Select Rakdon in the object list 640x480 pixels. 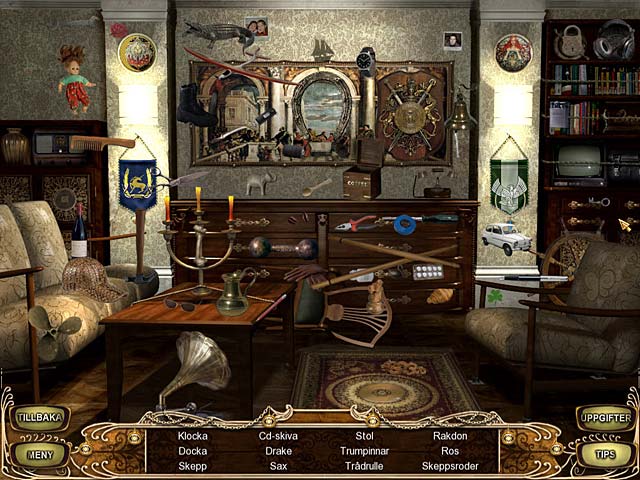click(450, 436)
